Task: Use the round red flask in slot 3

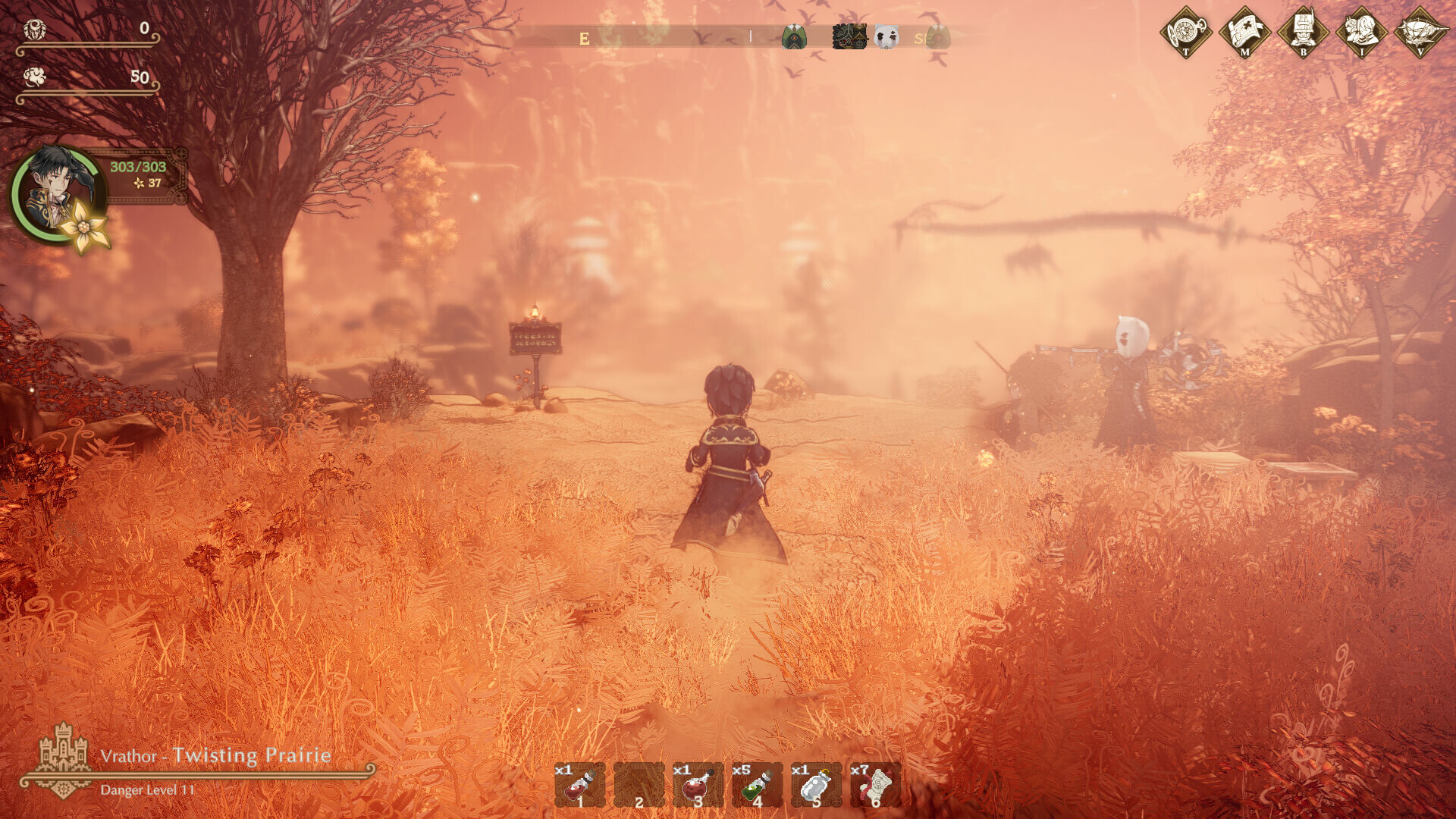Action: (698, 785)
